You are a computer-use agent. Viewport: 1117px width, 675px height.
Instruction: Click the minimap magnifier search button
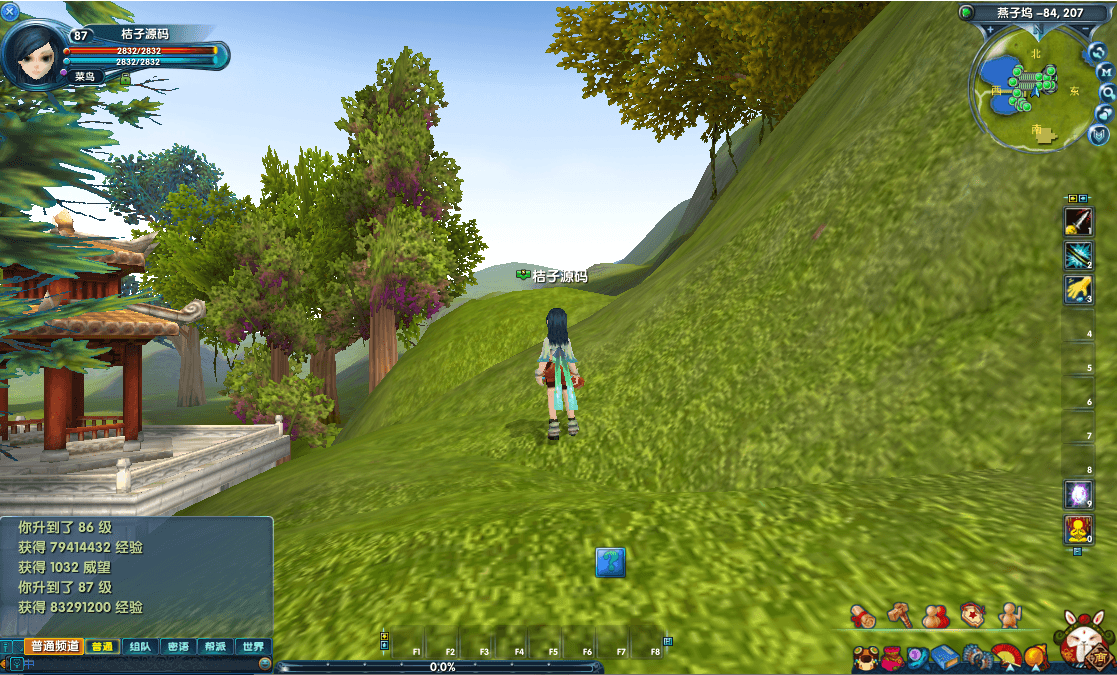(1107, 92)
